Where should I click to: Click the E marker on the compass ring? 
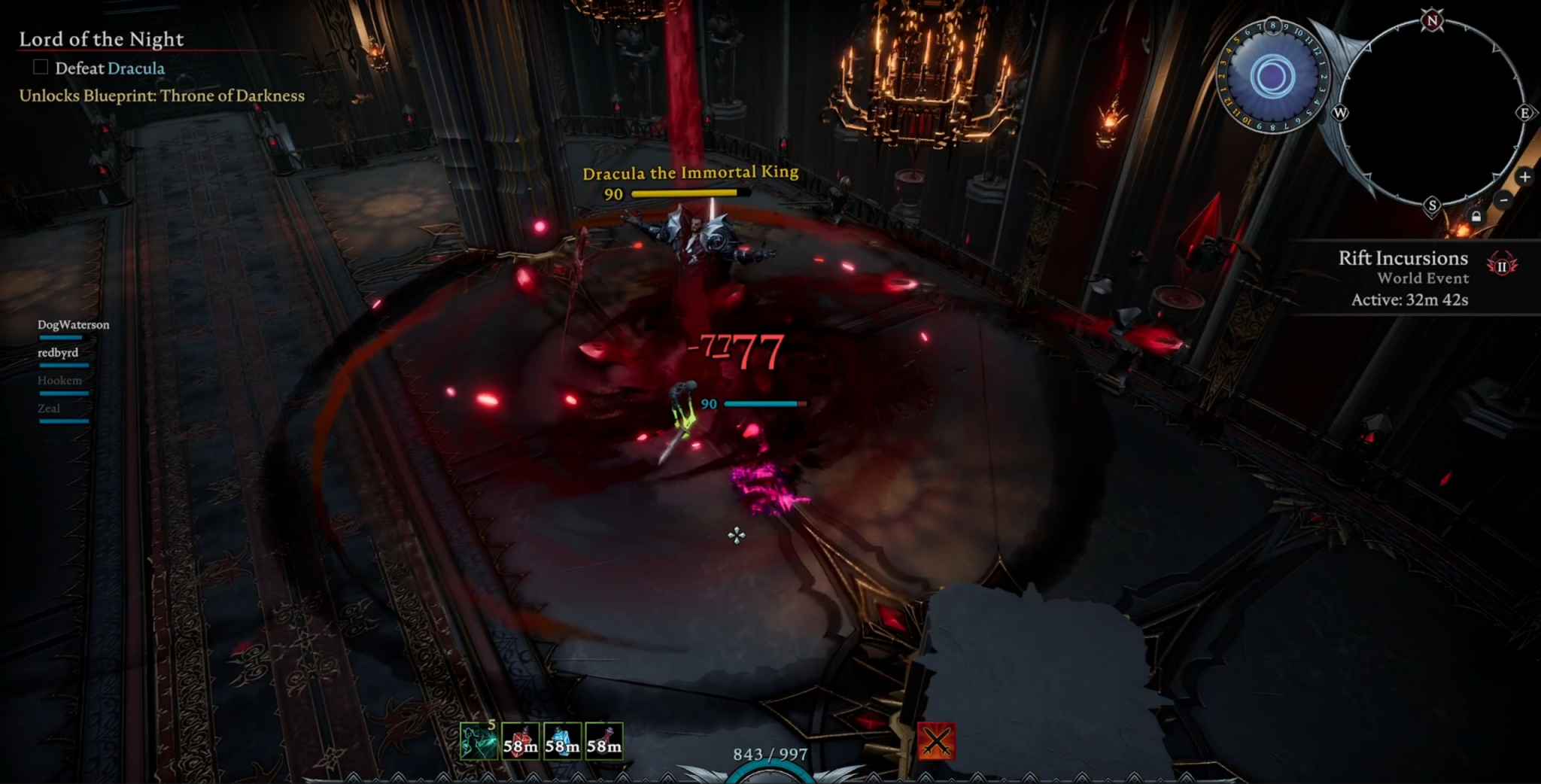1524,114
